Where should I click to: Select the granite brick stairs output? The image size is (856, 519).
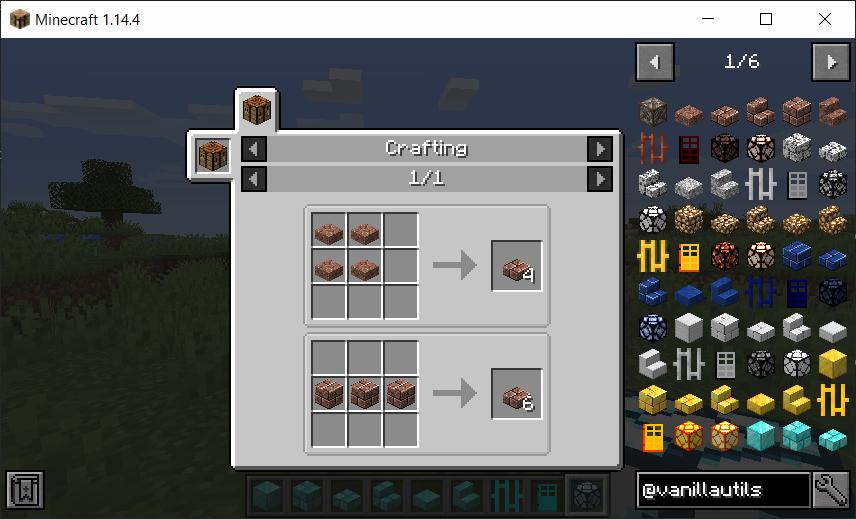tap(516, 266)
